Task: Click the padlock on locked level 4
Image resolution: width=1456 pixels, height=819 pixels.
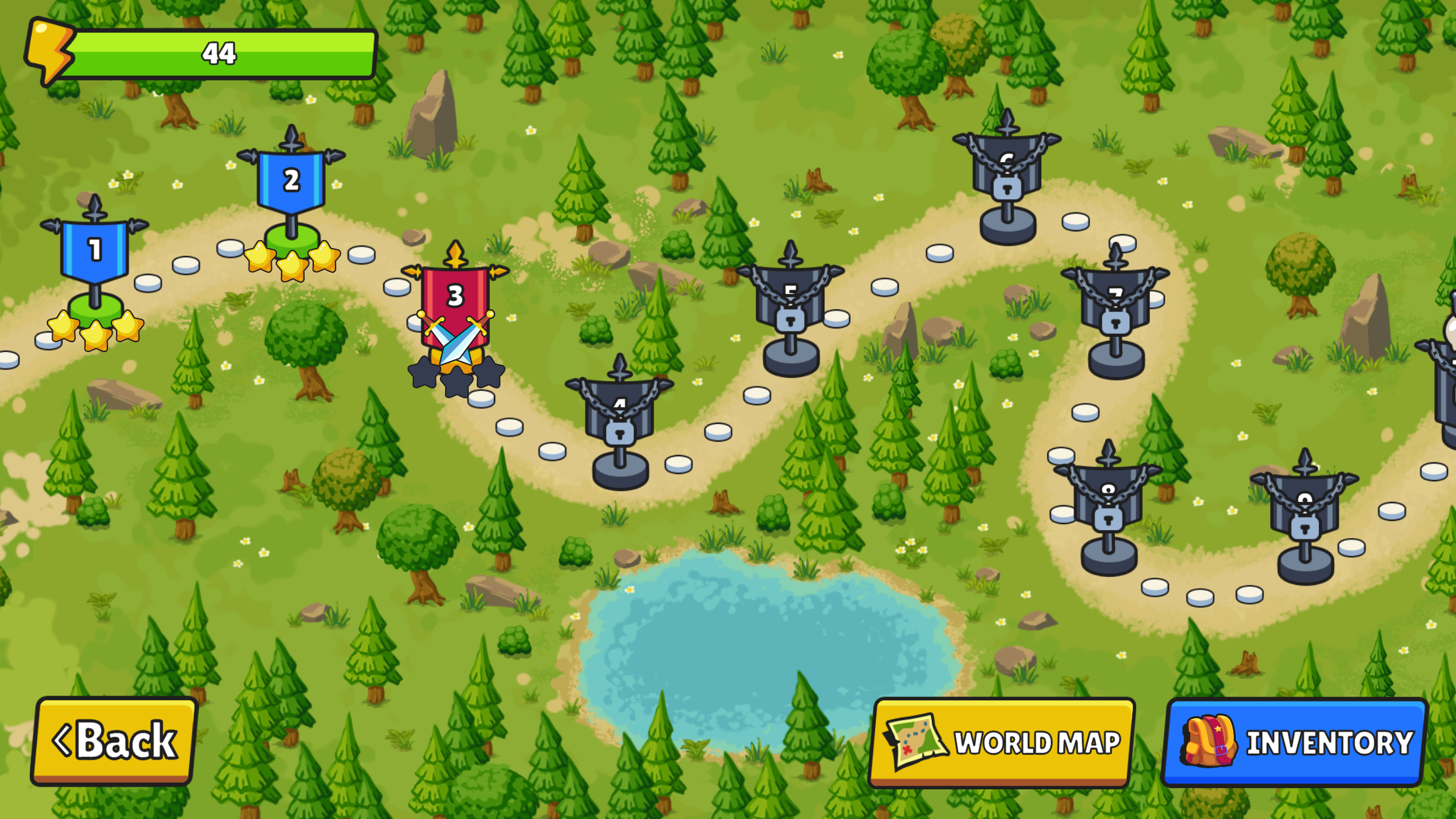Action: 619,434
